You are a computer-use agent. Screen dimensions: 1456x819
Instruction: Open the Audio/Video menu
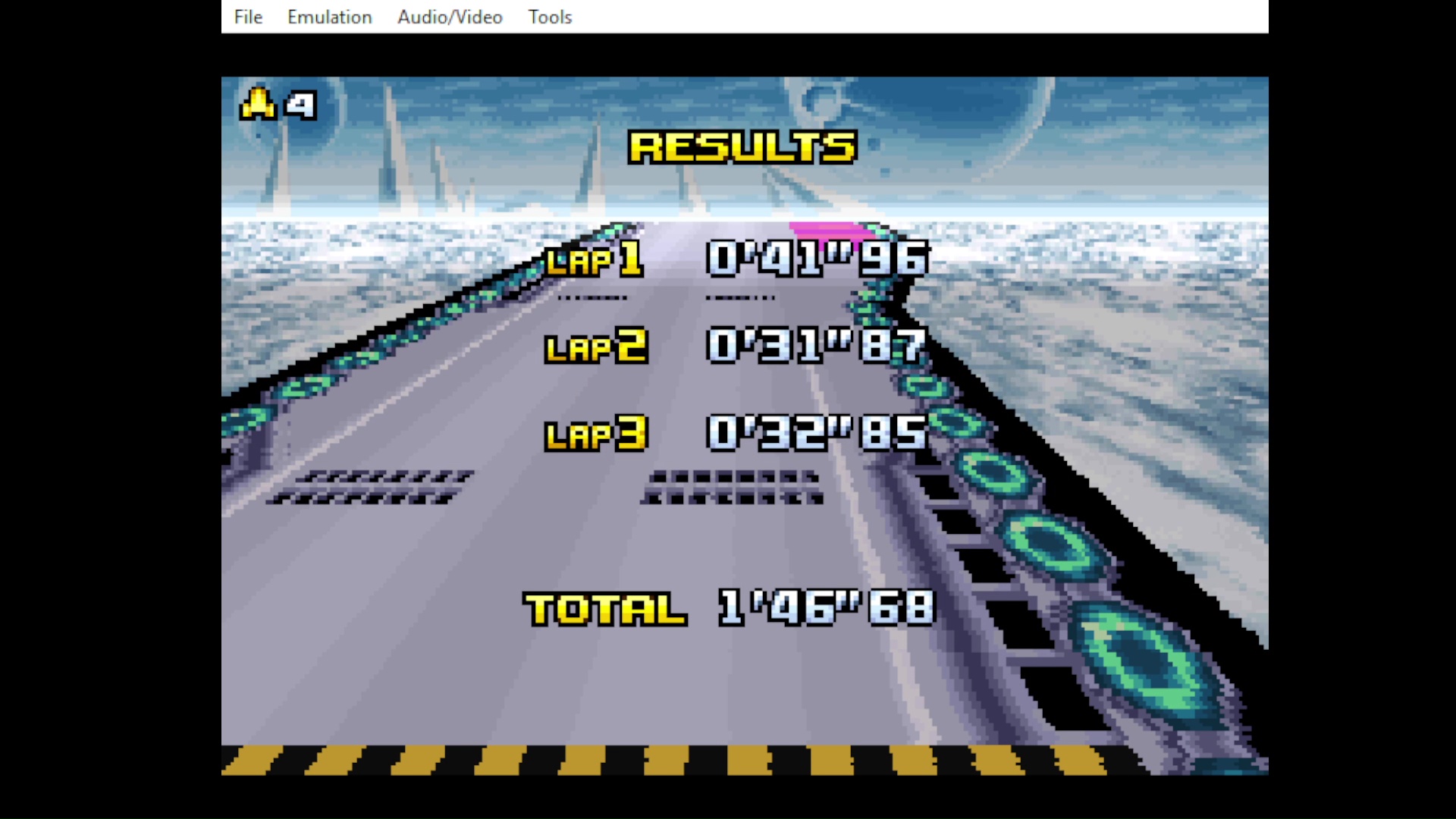[x=450, y=17]
